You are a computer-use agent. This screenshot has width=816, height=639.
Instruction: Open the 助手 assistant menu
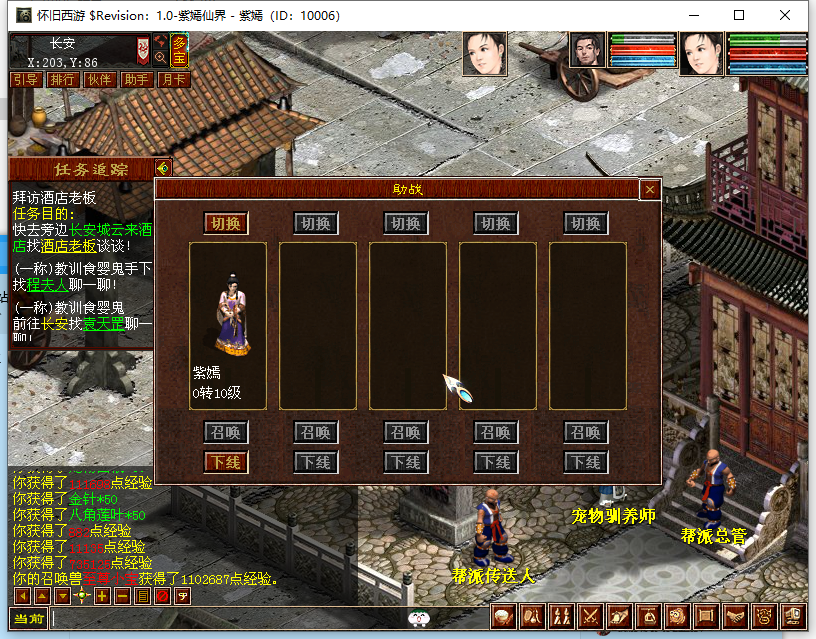click(x=136, y=80)
